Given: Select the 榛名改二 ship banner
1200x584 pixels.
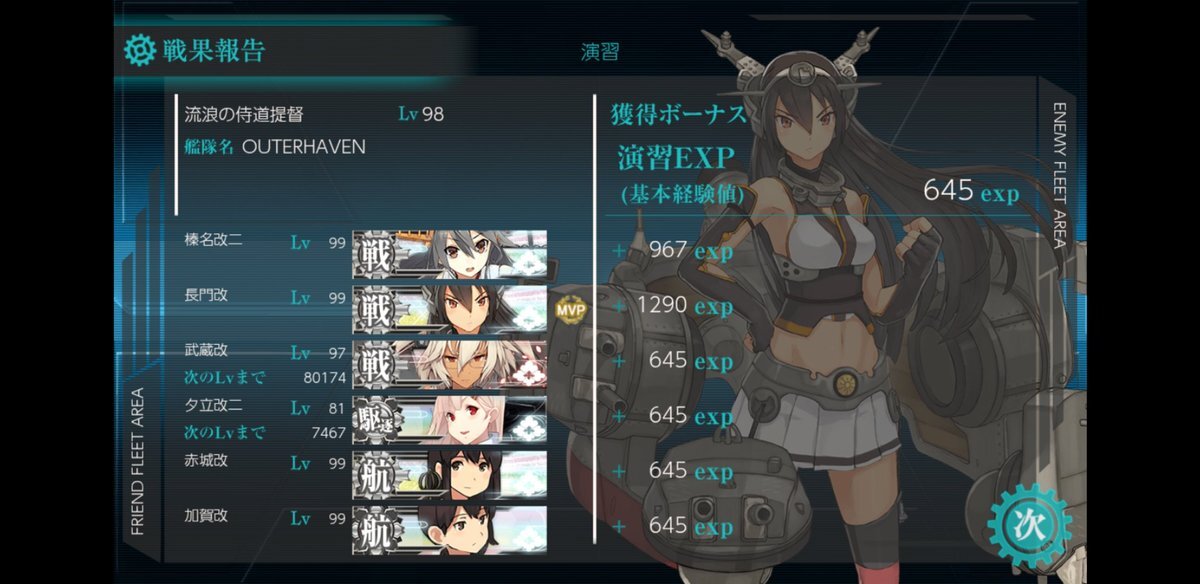Looking at the screenshot, I should (x=449, y=254).
